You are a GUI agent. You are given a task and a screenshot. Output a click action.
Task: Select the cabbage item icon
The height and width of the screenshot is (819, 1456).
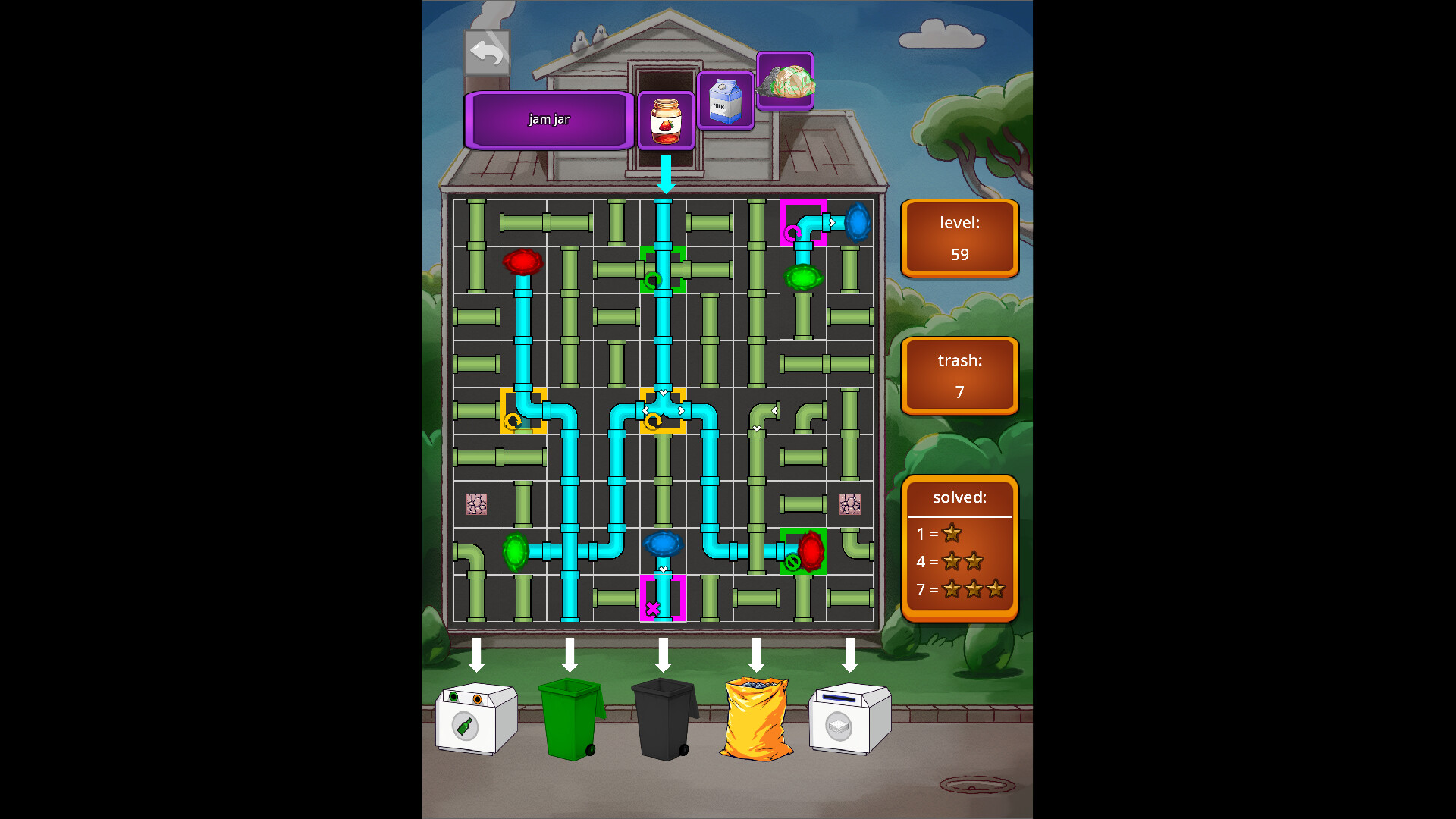point(785,82)
